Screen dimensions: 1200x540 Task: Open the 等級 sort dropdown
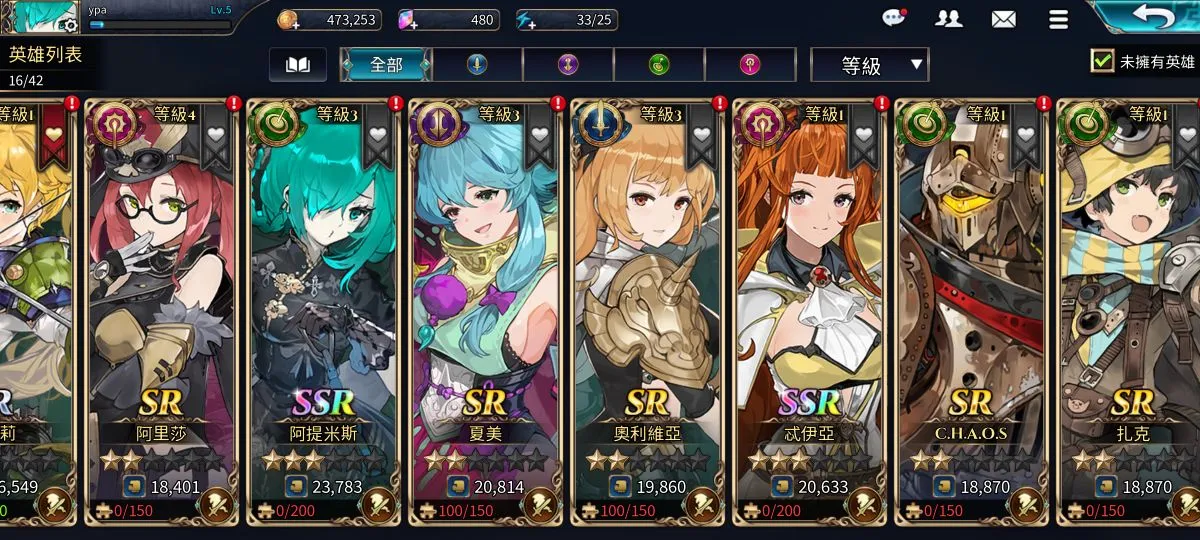869,66
